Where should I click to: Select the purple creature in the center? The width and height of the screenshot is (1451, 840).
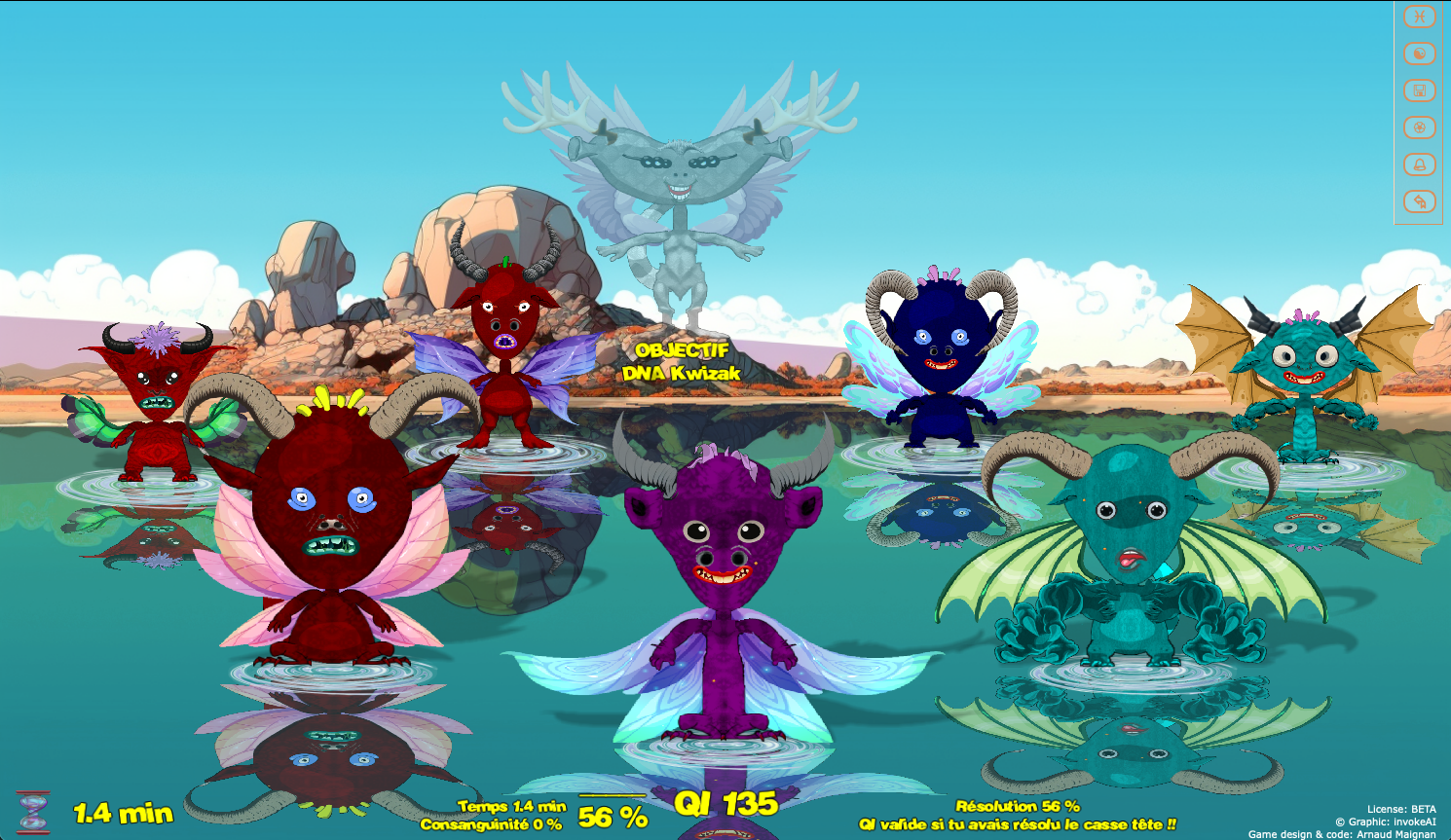[x=723, y=584]
